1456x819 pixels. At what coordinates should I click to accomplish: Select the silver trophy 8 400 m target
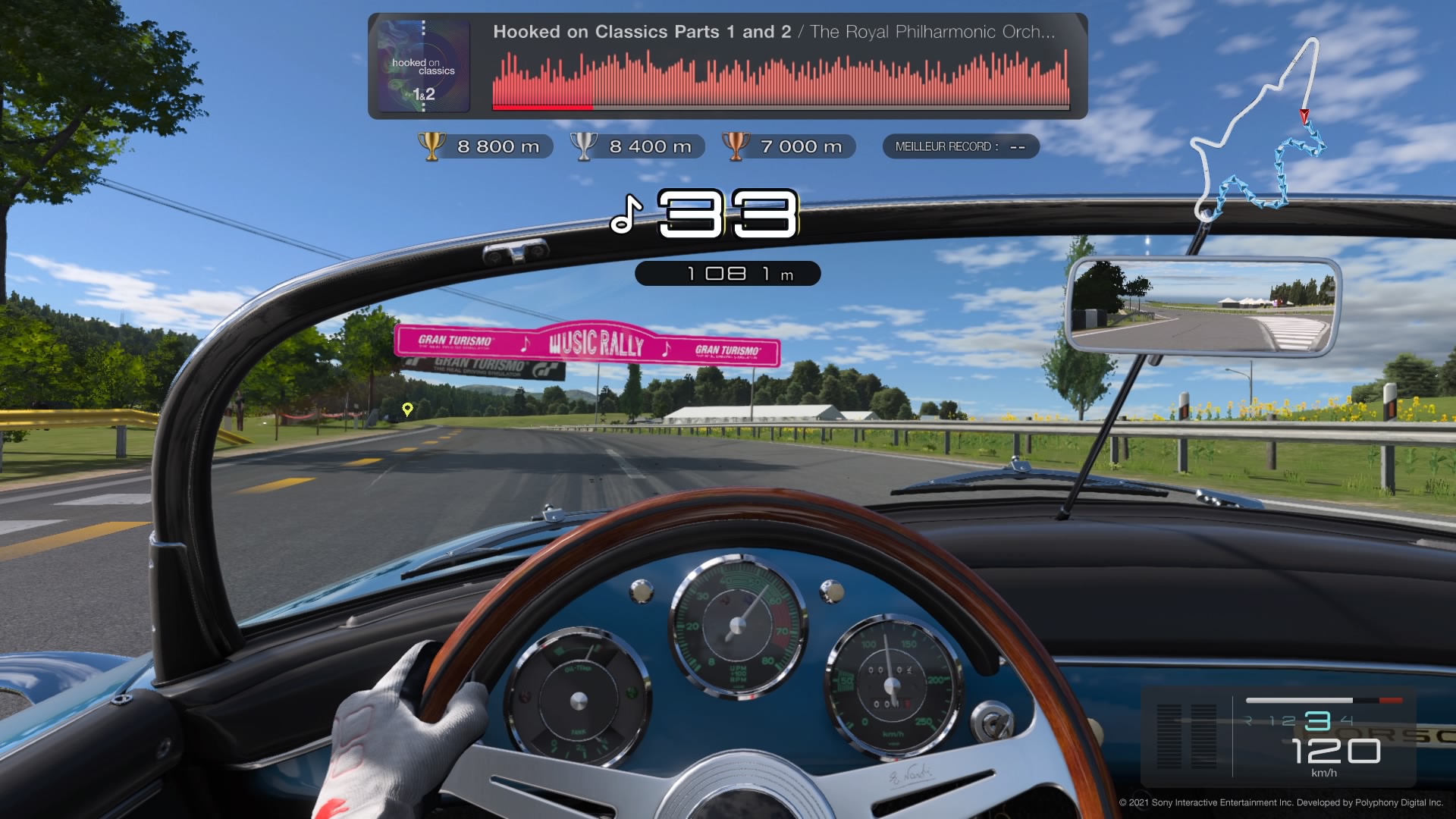point(637,146)
